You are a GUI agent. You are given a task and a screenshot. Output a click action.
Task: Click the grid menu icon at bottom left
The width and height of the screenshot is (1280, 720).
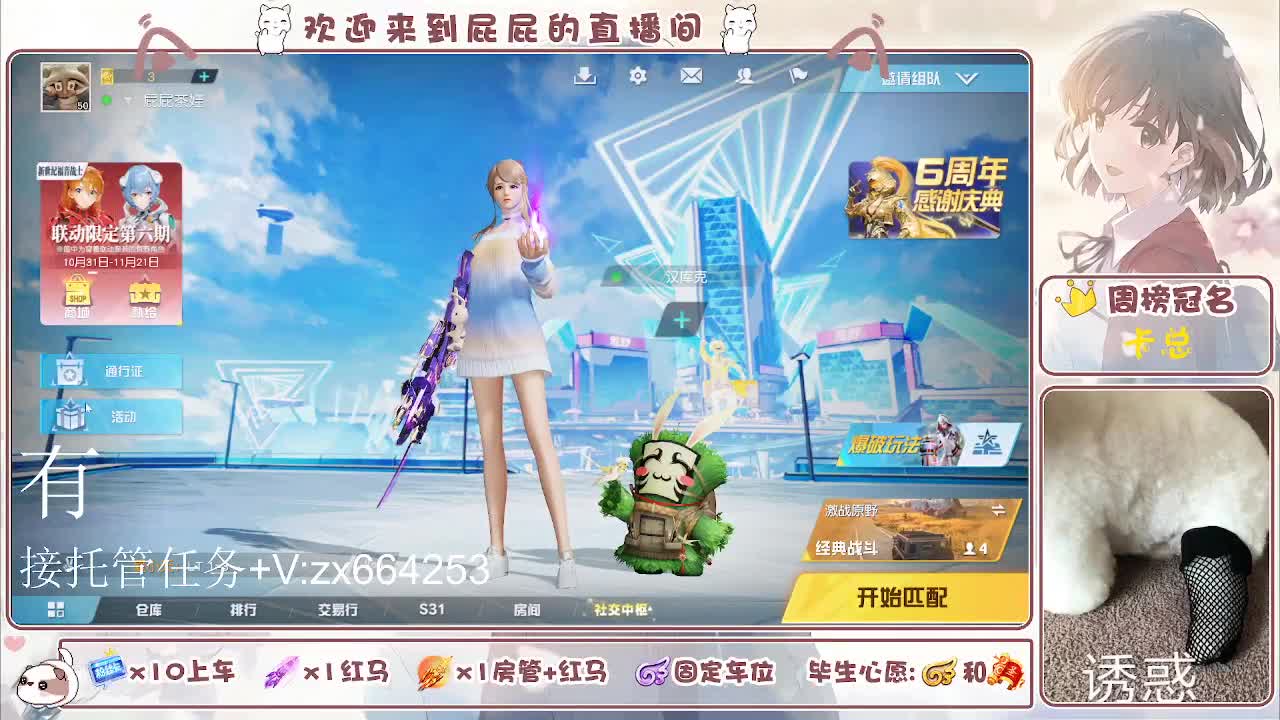click(58, 608)
